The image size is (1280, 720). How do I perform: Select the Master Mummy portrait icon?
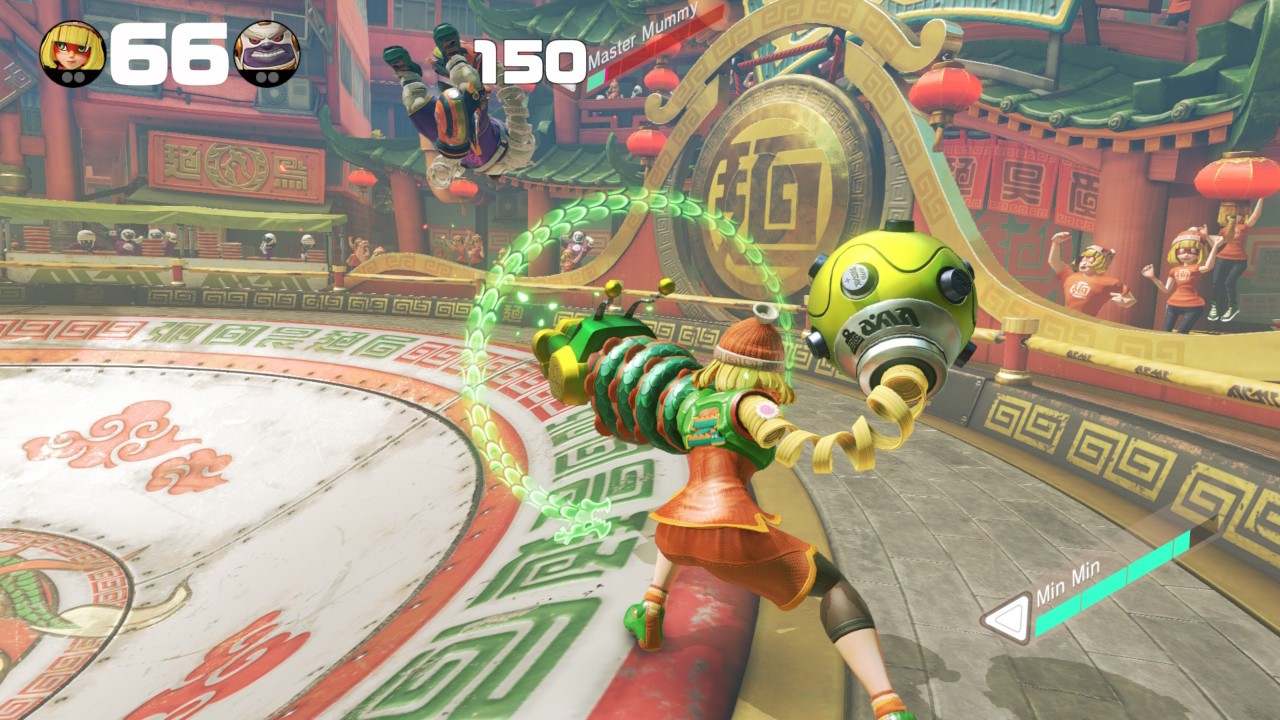click(x=266, y=53)
